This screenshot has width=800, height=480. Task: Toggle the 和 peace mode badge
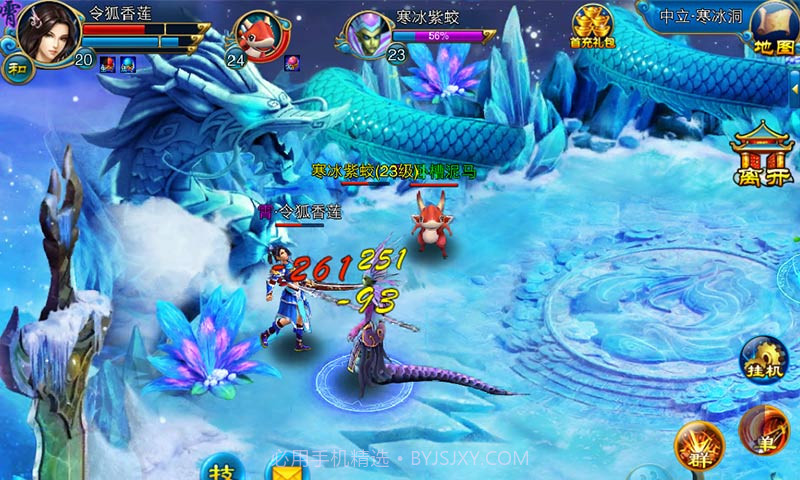(x=17, y=68)
